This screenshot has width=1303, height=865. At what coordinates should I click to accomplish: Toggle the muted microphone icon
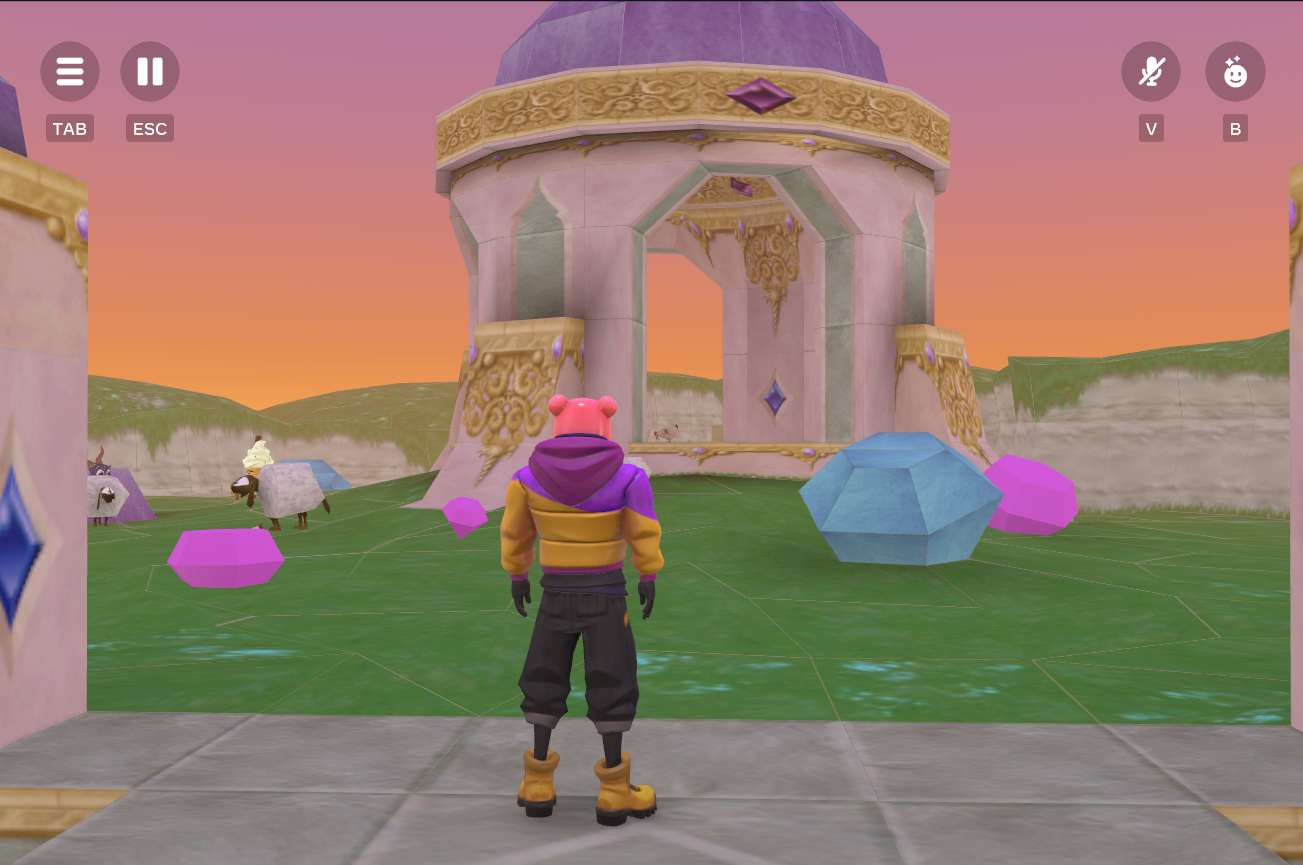pyautogui.click(x=1151, y=72)
